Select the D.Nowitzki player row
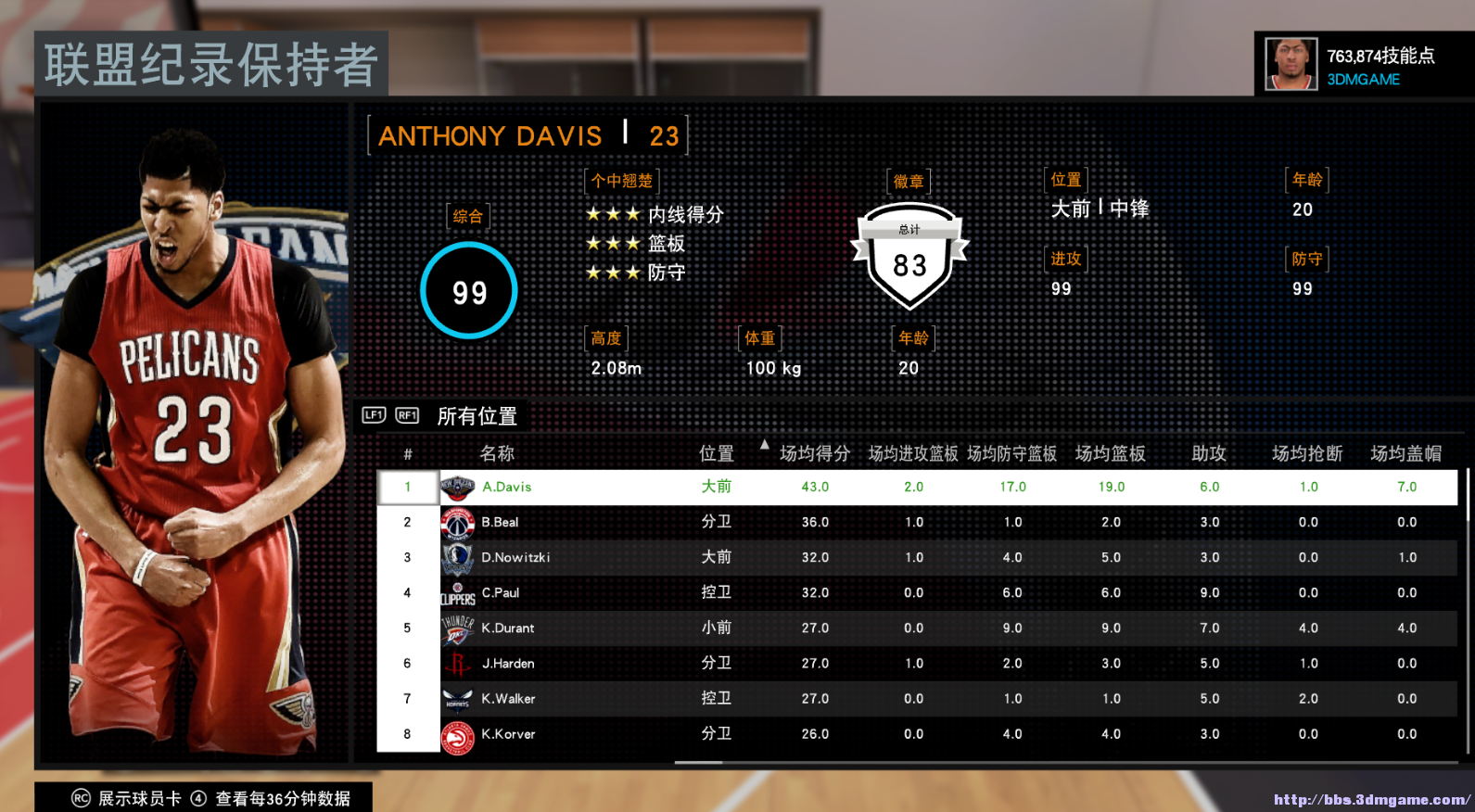 (515, 557)
